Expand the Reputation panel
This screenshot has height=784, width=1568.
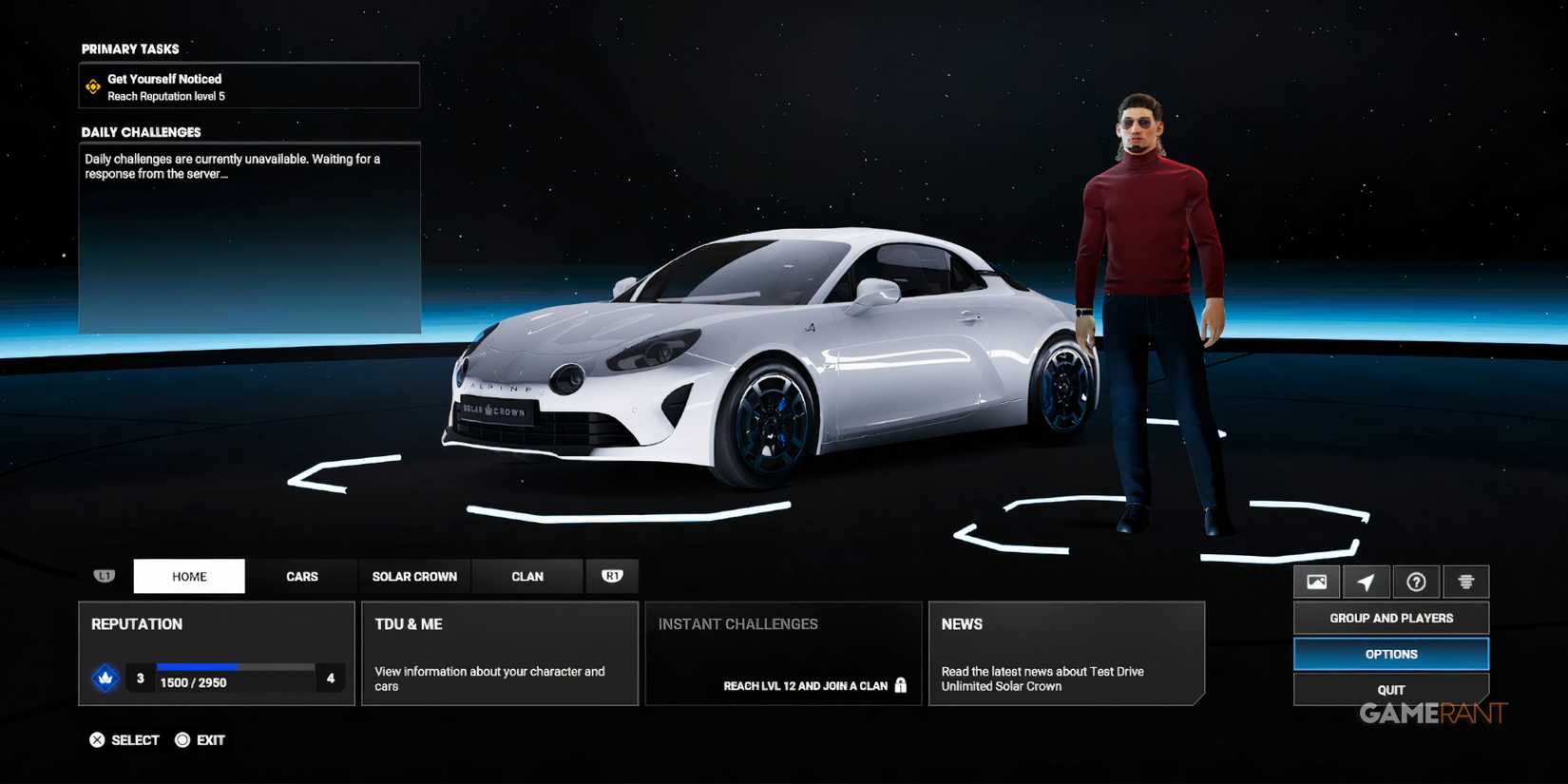(217, 653)
